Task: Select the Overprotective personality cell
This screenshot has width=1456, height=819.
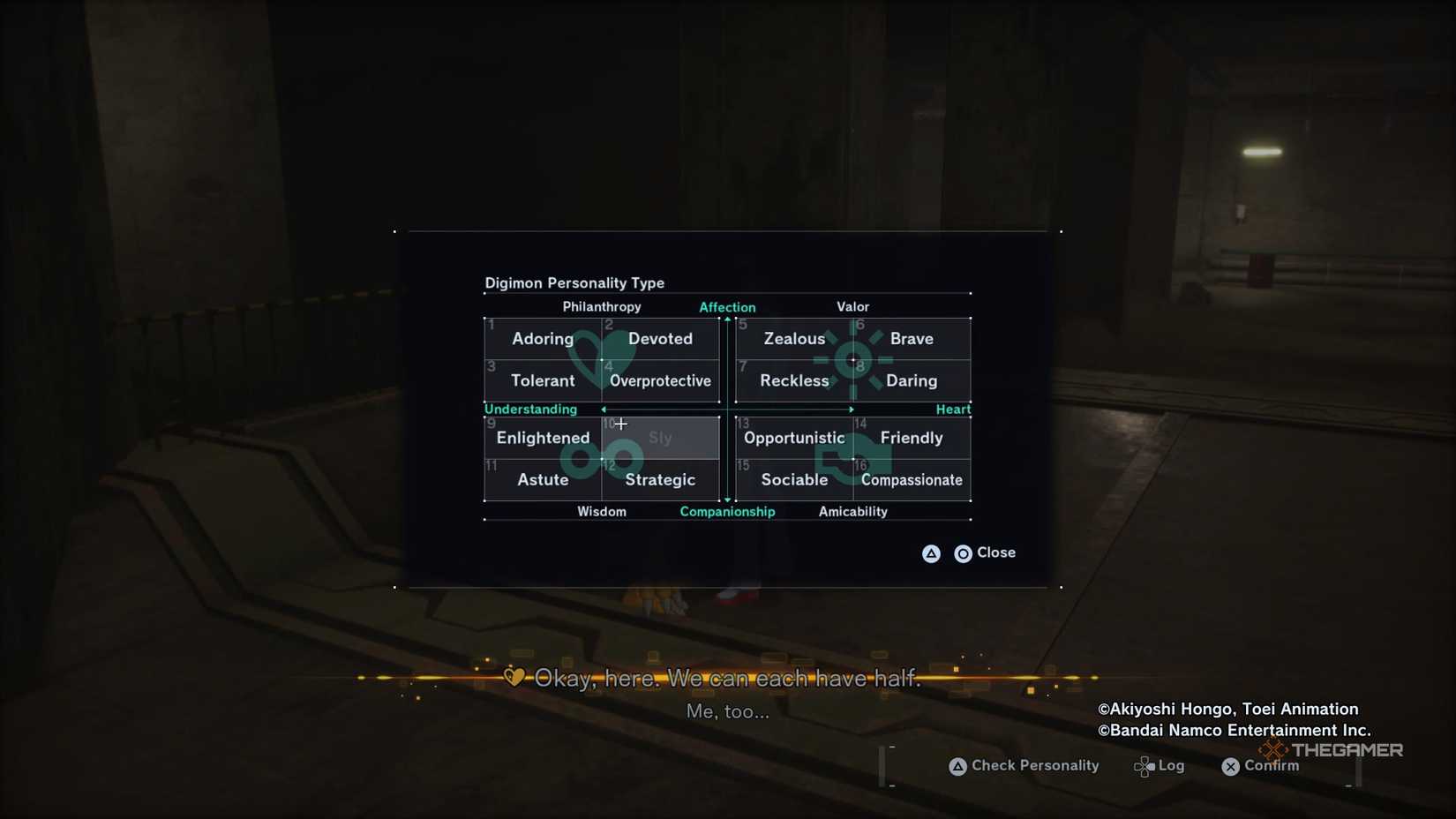Action: [x=660, y=381]
